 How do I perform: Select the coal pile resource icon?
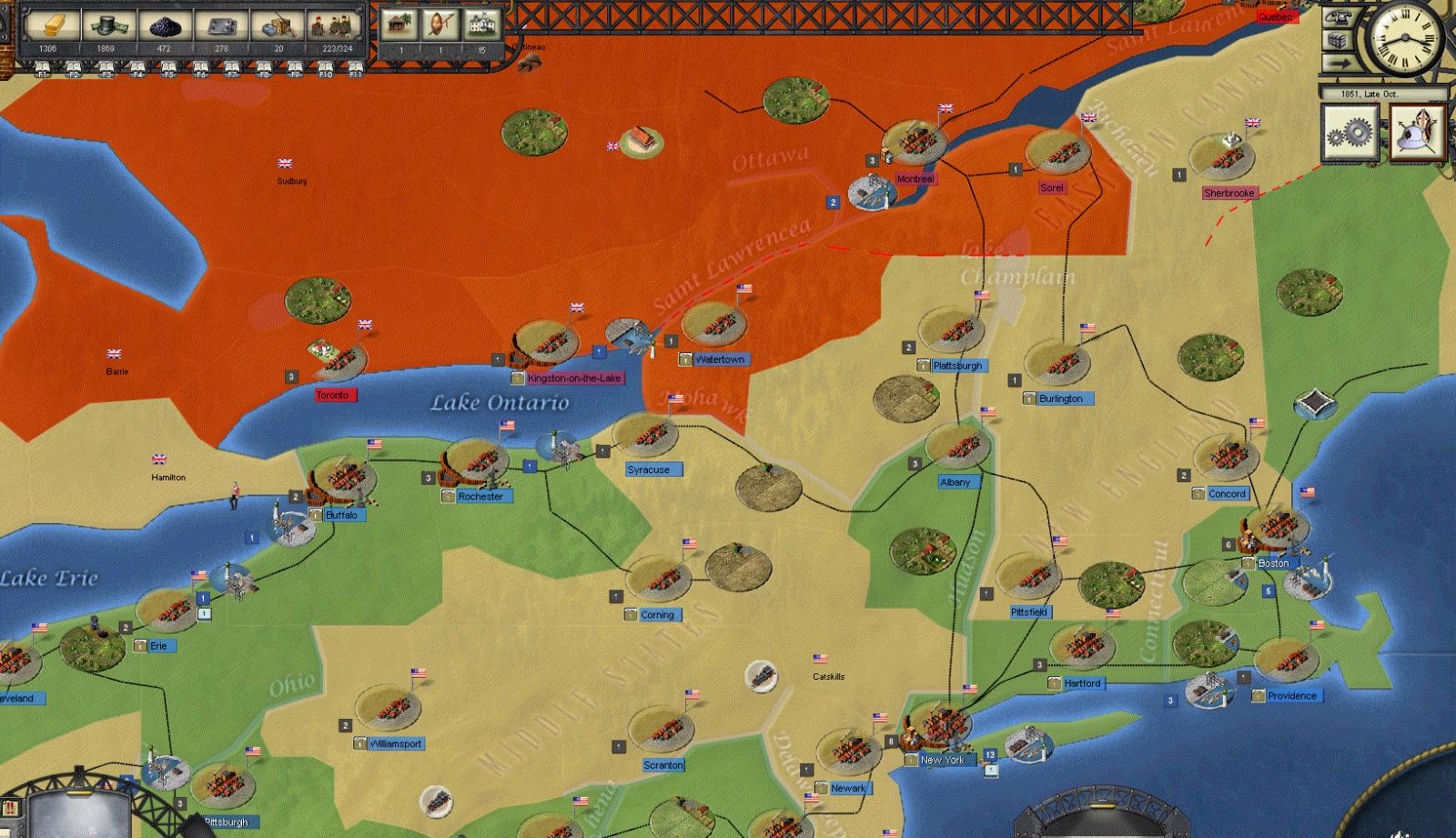[164, 25]
